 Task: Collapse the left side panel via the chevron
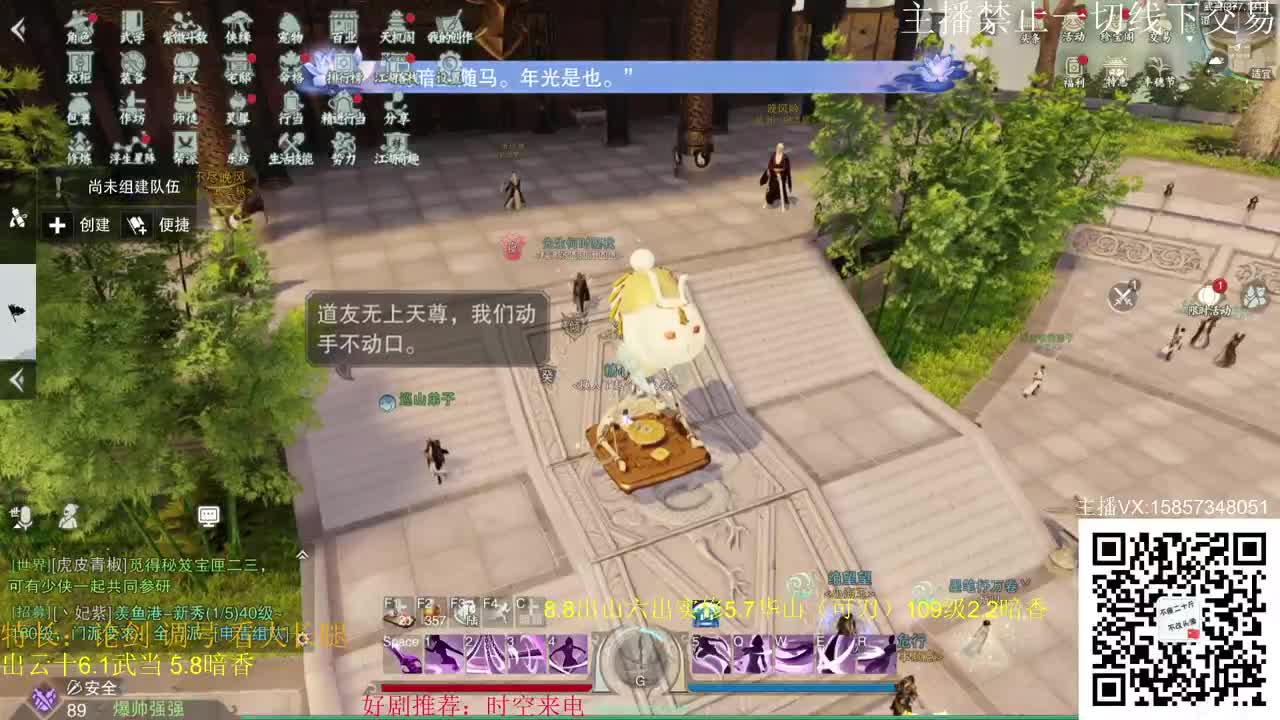click(x=16, y=380)
